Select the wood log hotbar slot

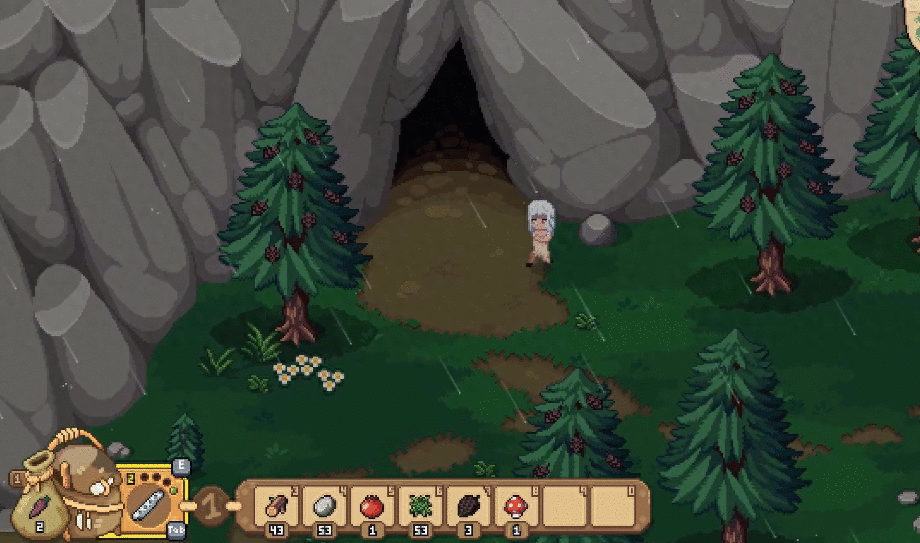point(274,505)
